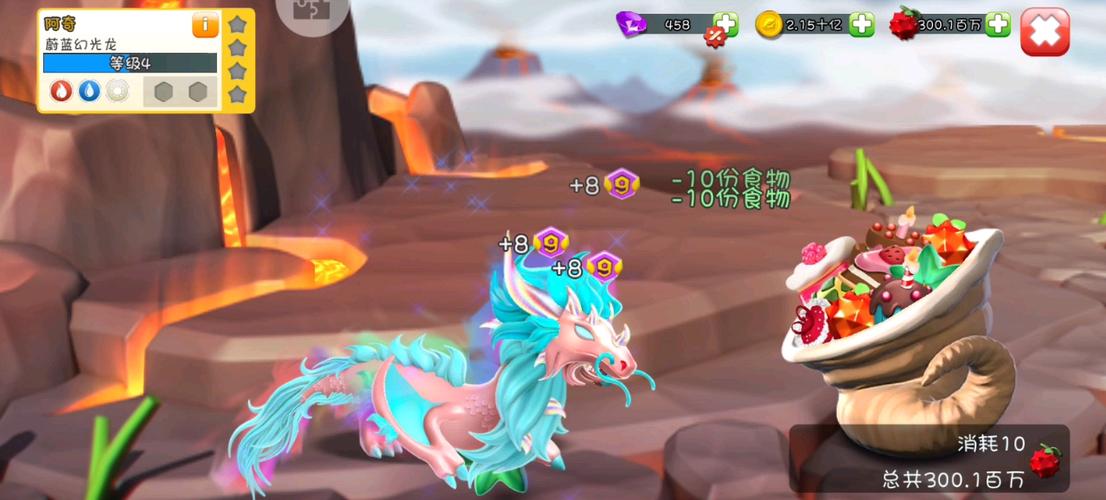
Task: Select the fire element icon
Action: click(61, 91)
